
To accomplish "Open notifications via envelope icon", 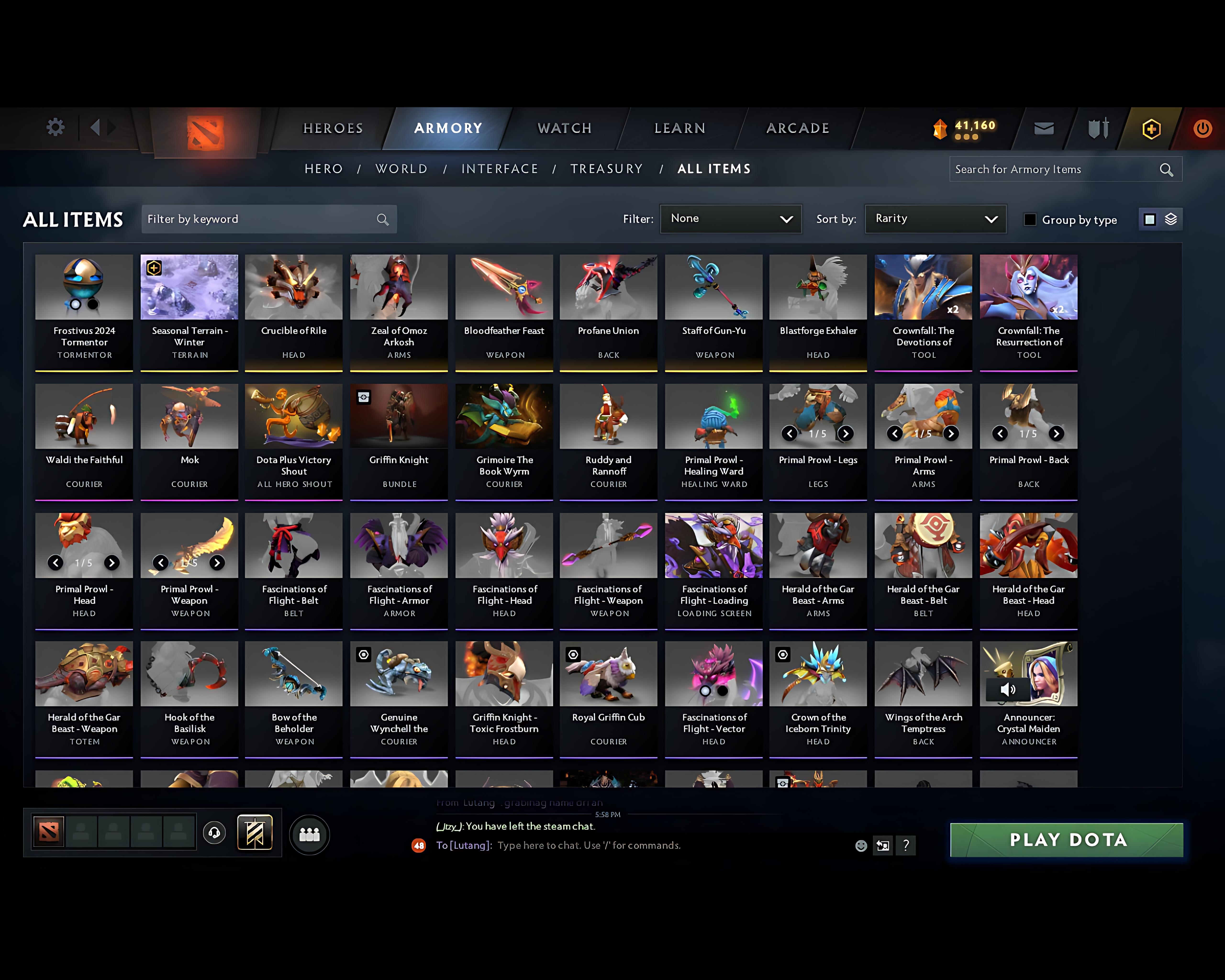I will (1044, 128).
